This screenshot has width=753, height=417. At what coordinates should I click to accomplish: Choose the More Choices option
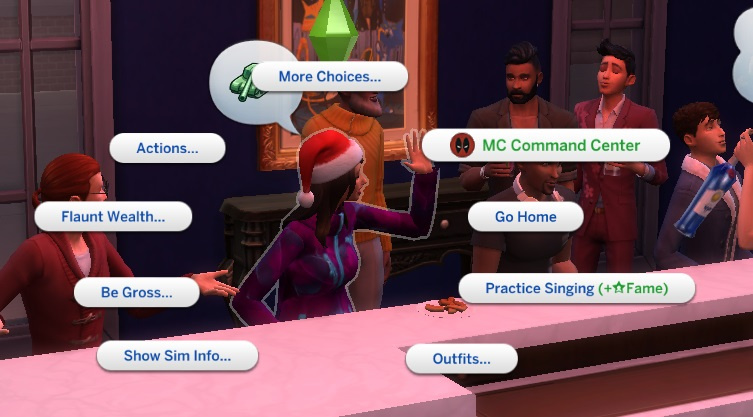click(330, 77)
